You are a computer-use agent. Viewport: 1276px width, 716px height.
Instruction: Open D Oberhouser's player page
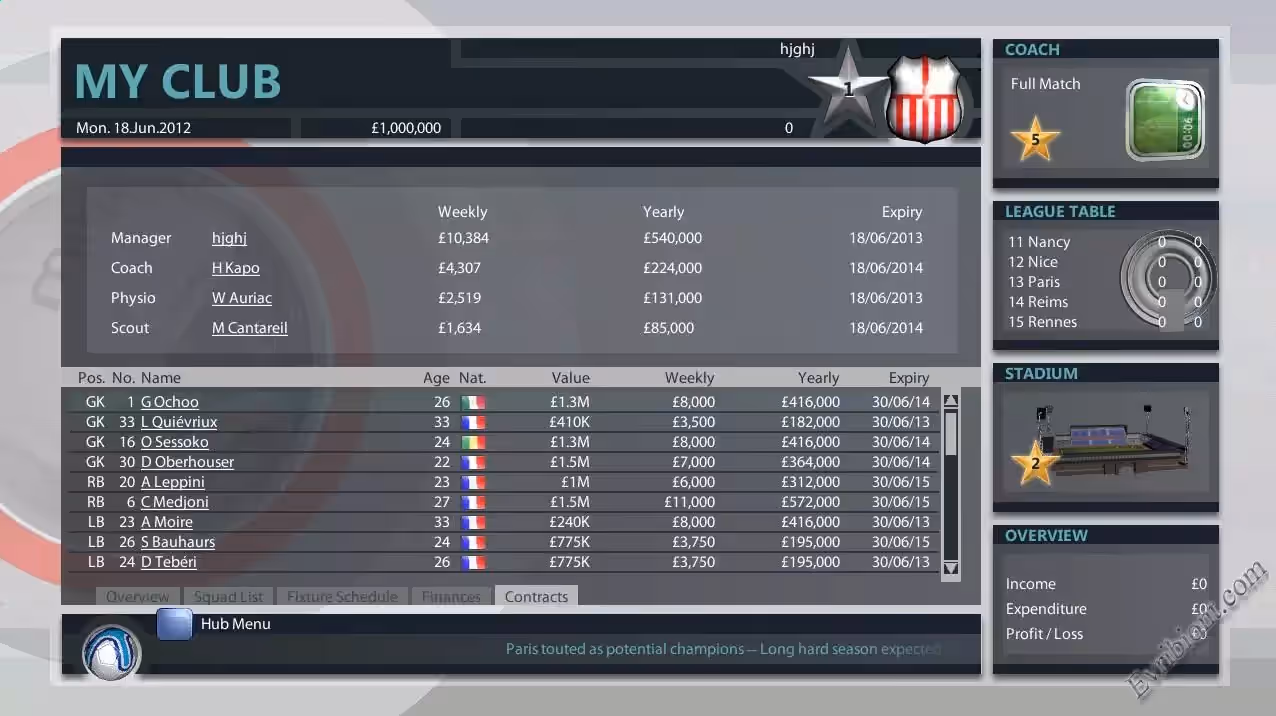tap(187, 462)
